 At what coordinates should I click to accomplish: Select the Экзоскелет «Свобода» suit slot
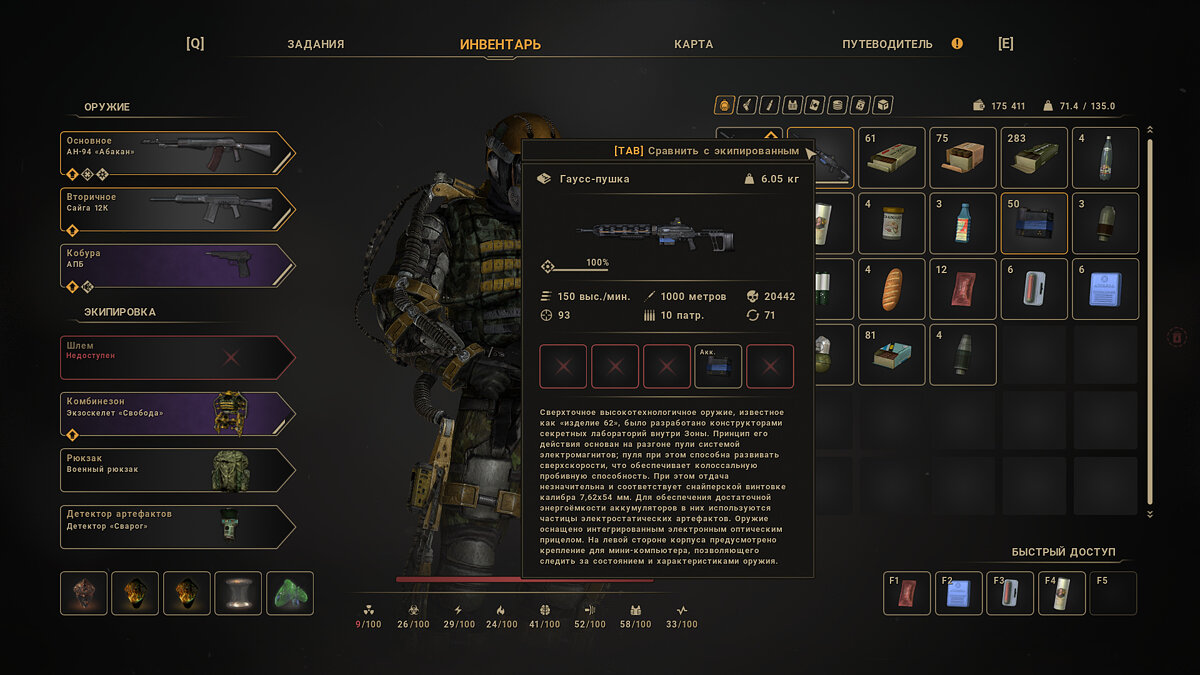[x=177, y=413]
